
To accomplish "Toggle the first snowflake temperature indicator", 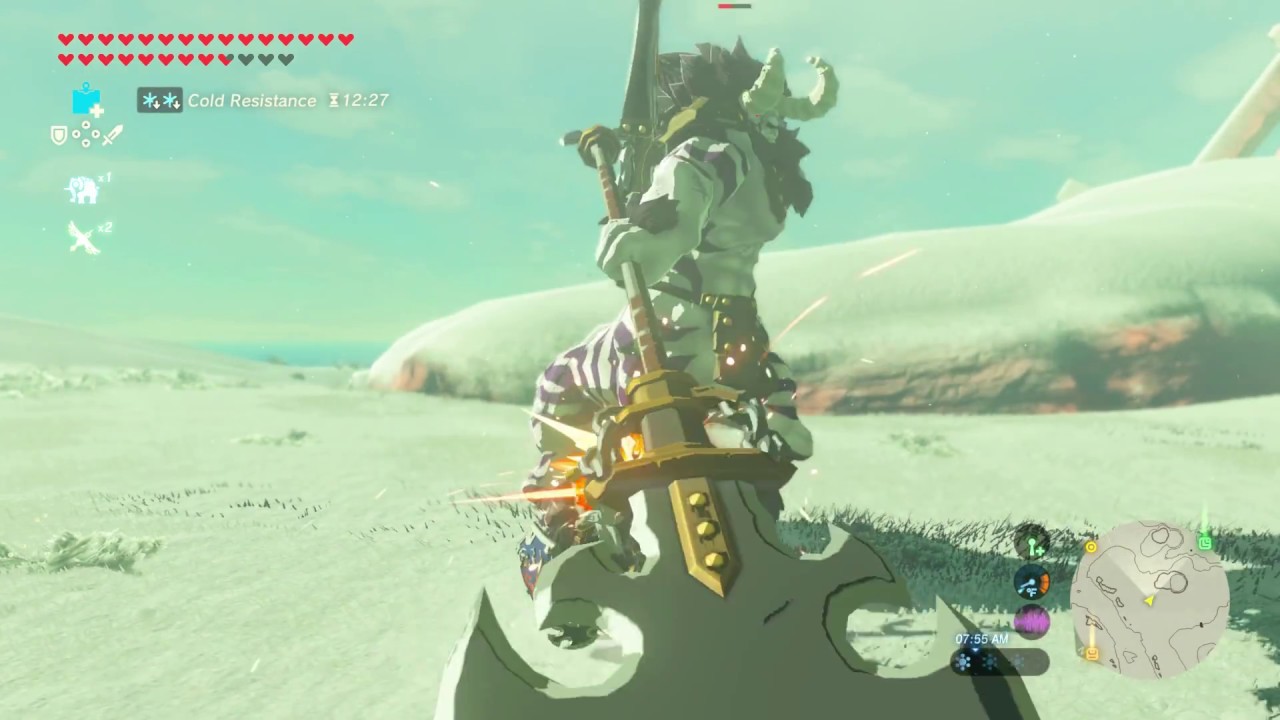I will click(x=964, y=662).
